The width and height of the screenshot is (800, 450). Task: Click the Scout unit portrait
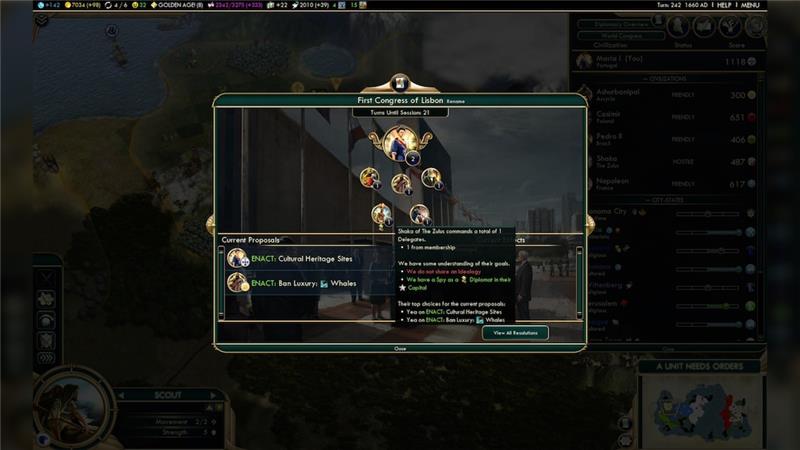click(x=70, y=406)
